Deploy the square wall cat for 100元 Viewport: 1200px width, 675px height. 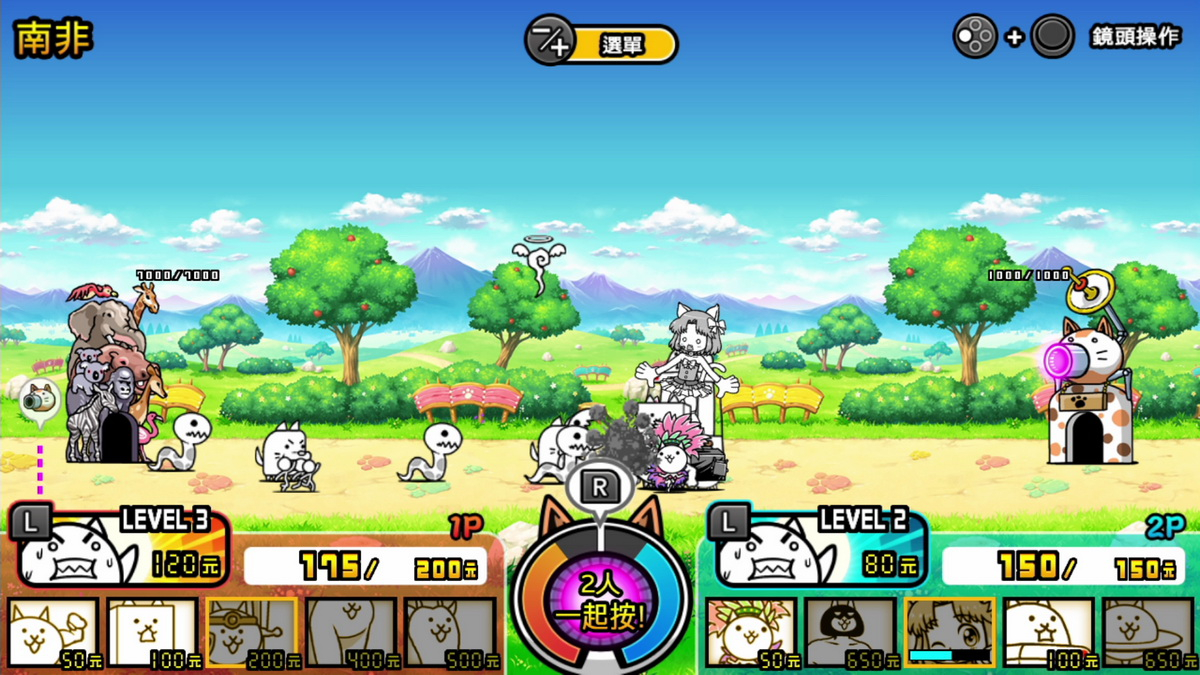tap(152, 632)
